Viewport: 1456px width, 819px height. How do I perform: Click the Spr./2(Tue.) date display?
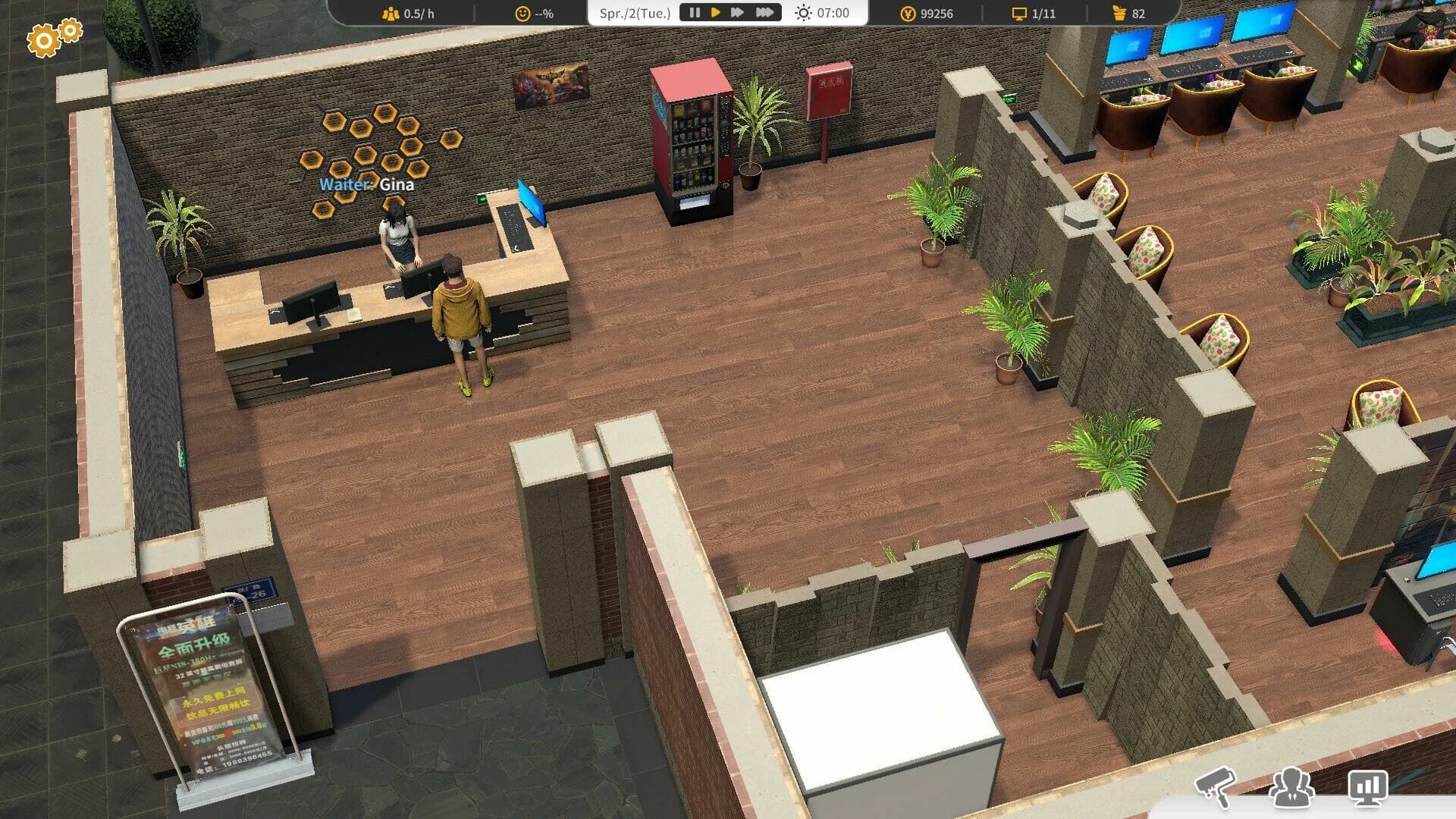tap(635, 12)
